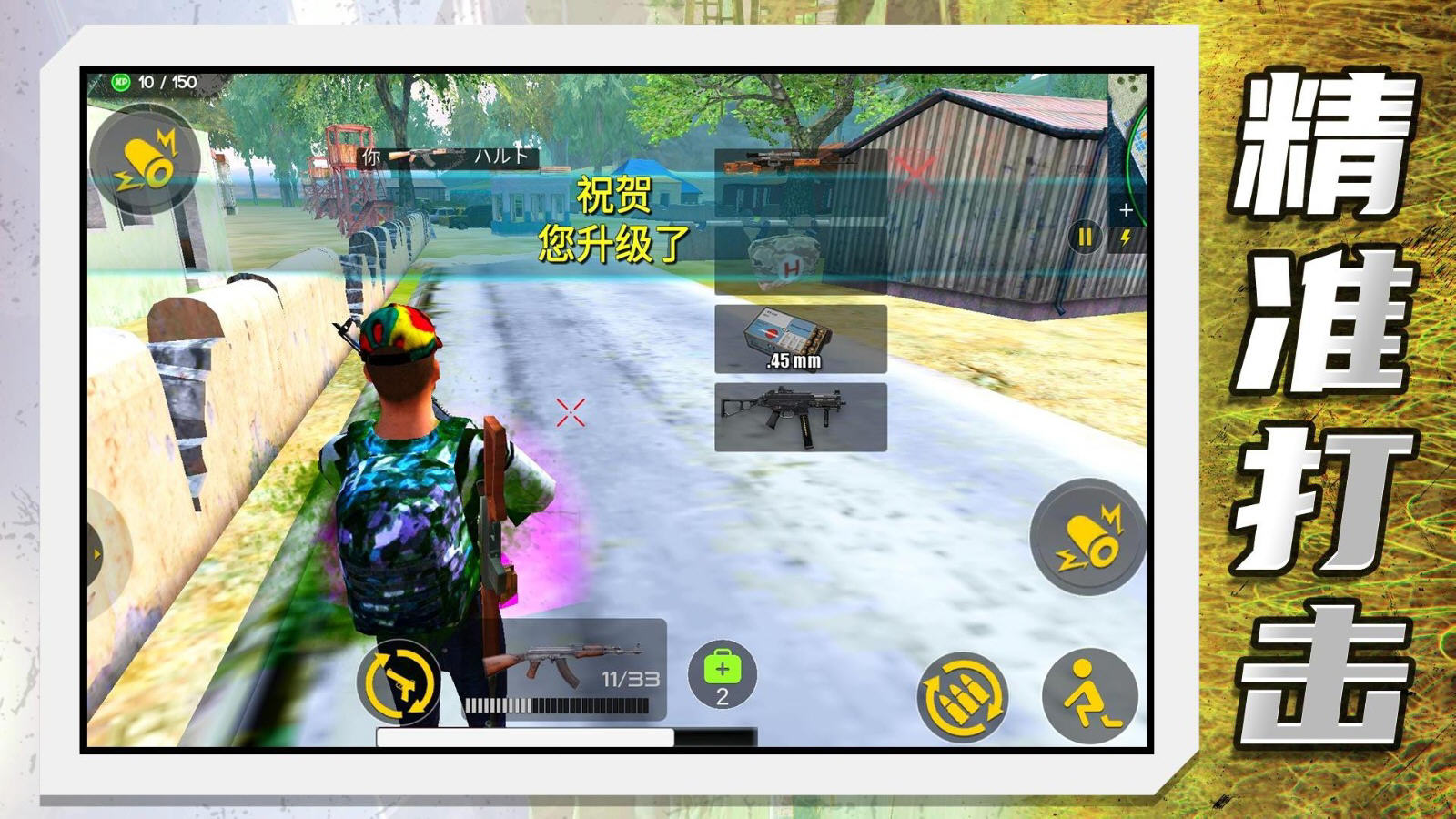Viewport: 1456px width, 819px height.
Task: Tap the lightning flash icon near the minimap
Action: 1127,237
